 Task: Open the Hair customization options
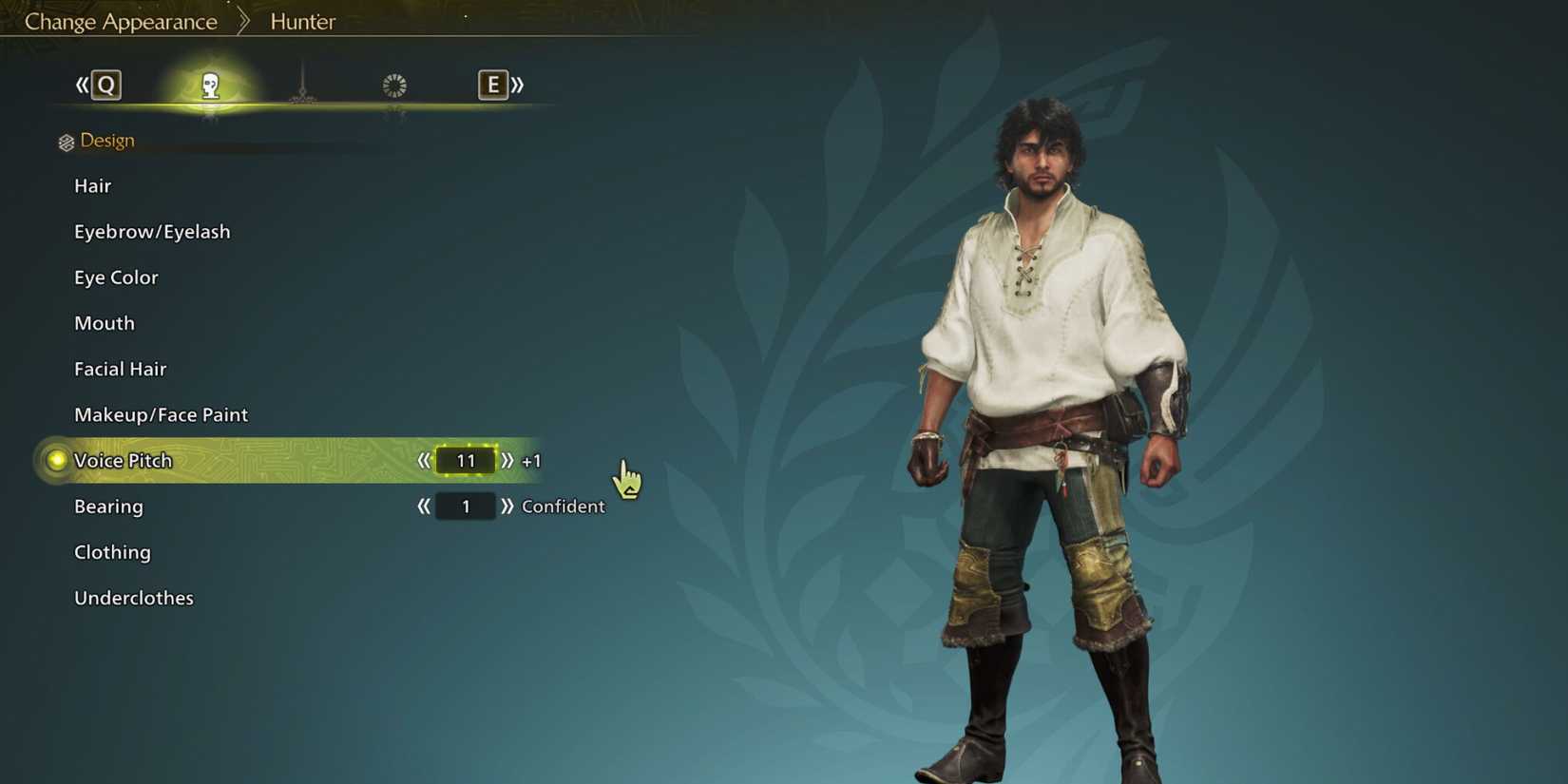[92, 185]
